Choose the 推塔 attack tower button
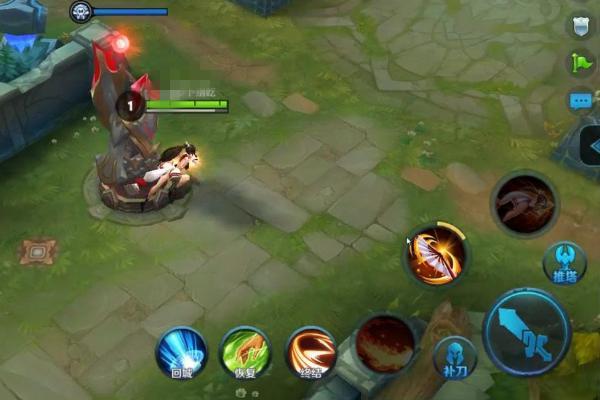This screenshot has height=400, width=600. 564,263
